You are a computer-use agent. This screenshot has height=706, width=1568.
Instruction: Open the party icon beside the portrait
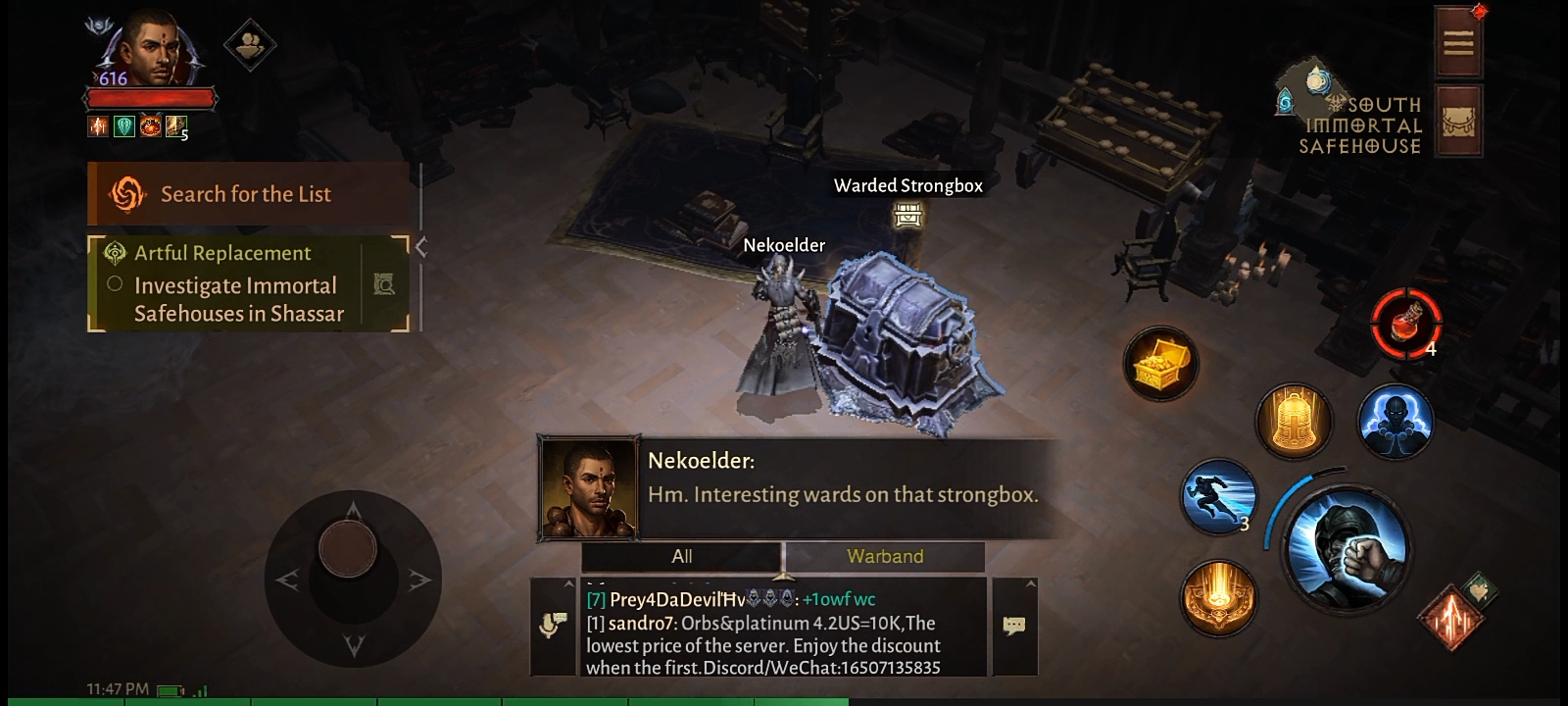click(x=249, y=44)
